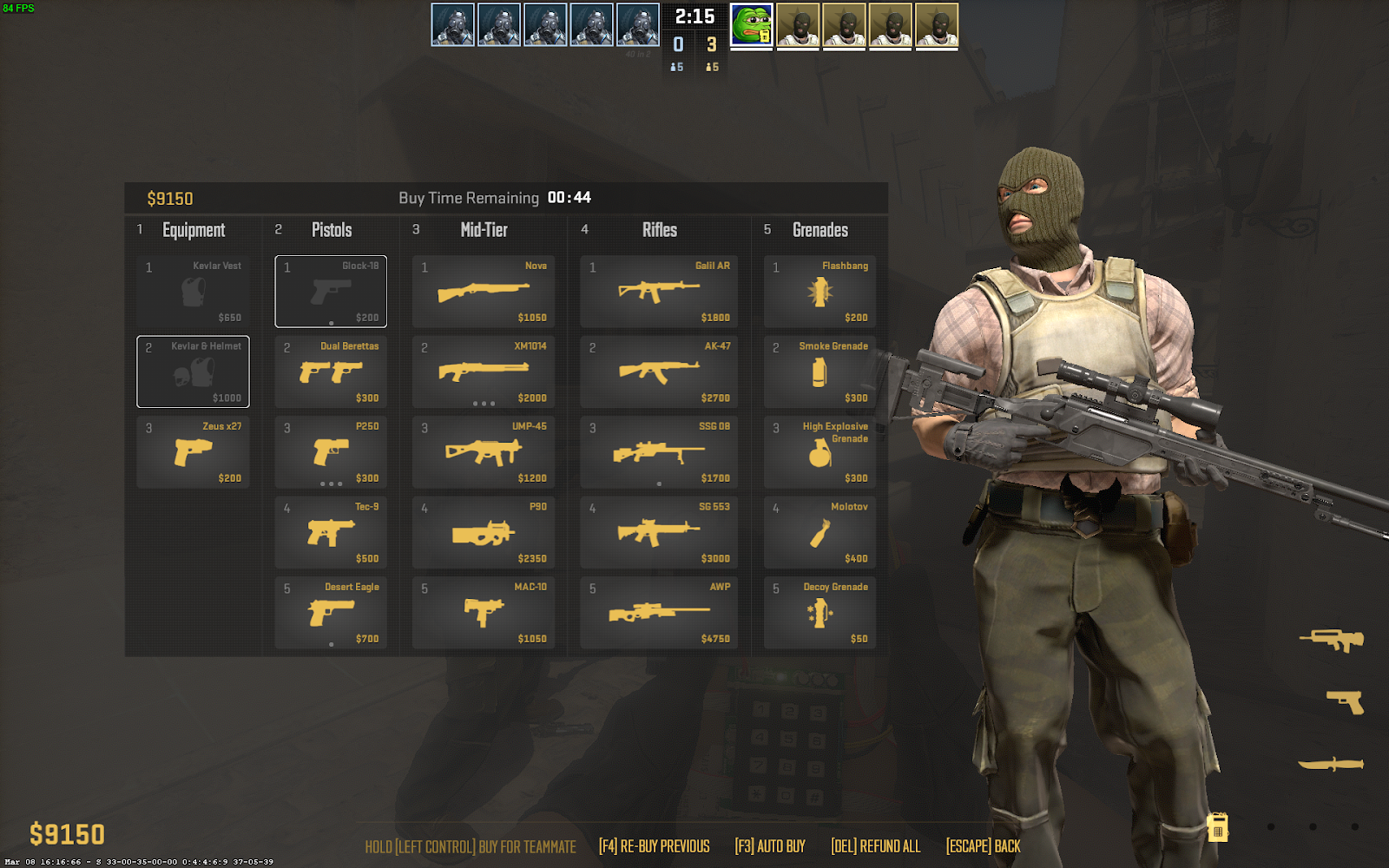
Task: Buy the High Explosive Grenade
Action: [x=820, y=452]
